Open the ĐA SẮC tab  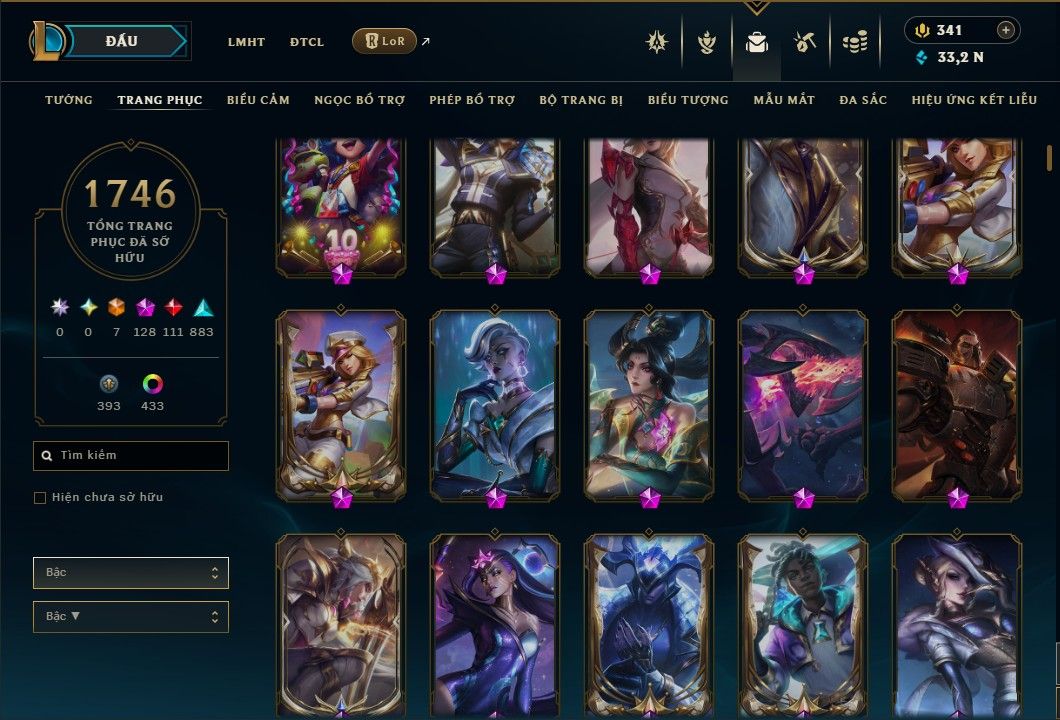[x=863, y=100]
